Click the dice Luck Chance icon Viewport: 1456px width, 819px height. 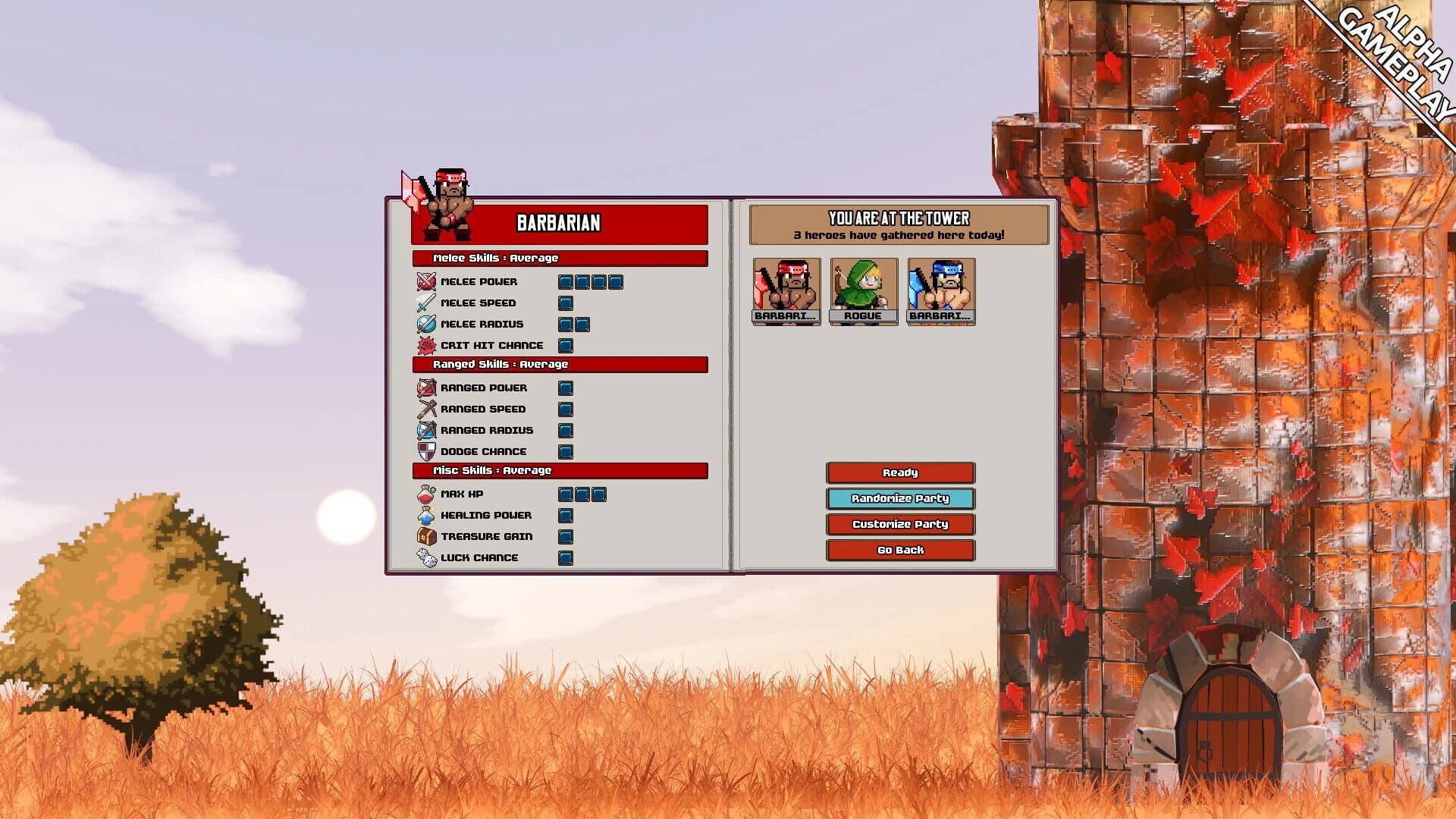(x=428, y=557)
